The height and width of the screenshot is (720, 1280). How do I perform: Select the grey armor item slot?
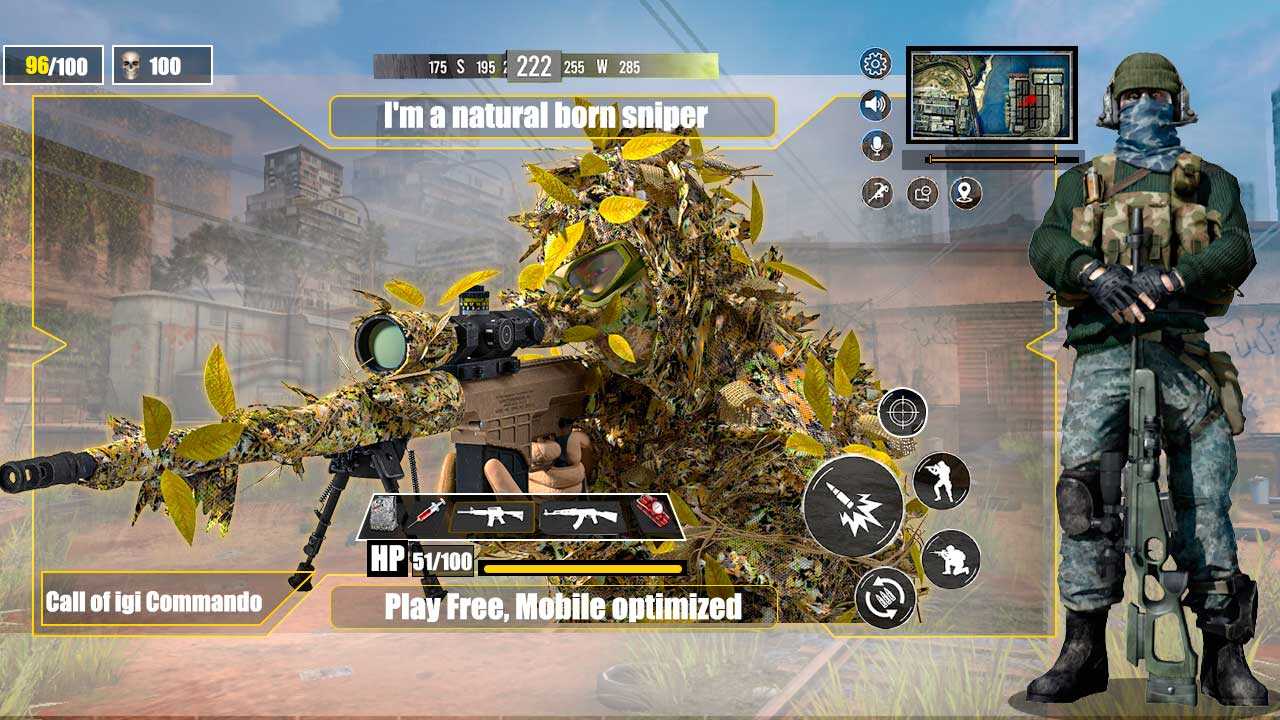(x=385, y=516)
